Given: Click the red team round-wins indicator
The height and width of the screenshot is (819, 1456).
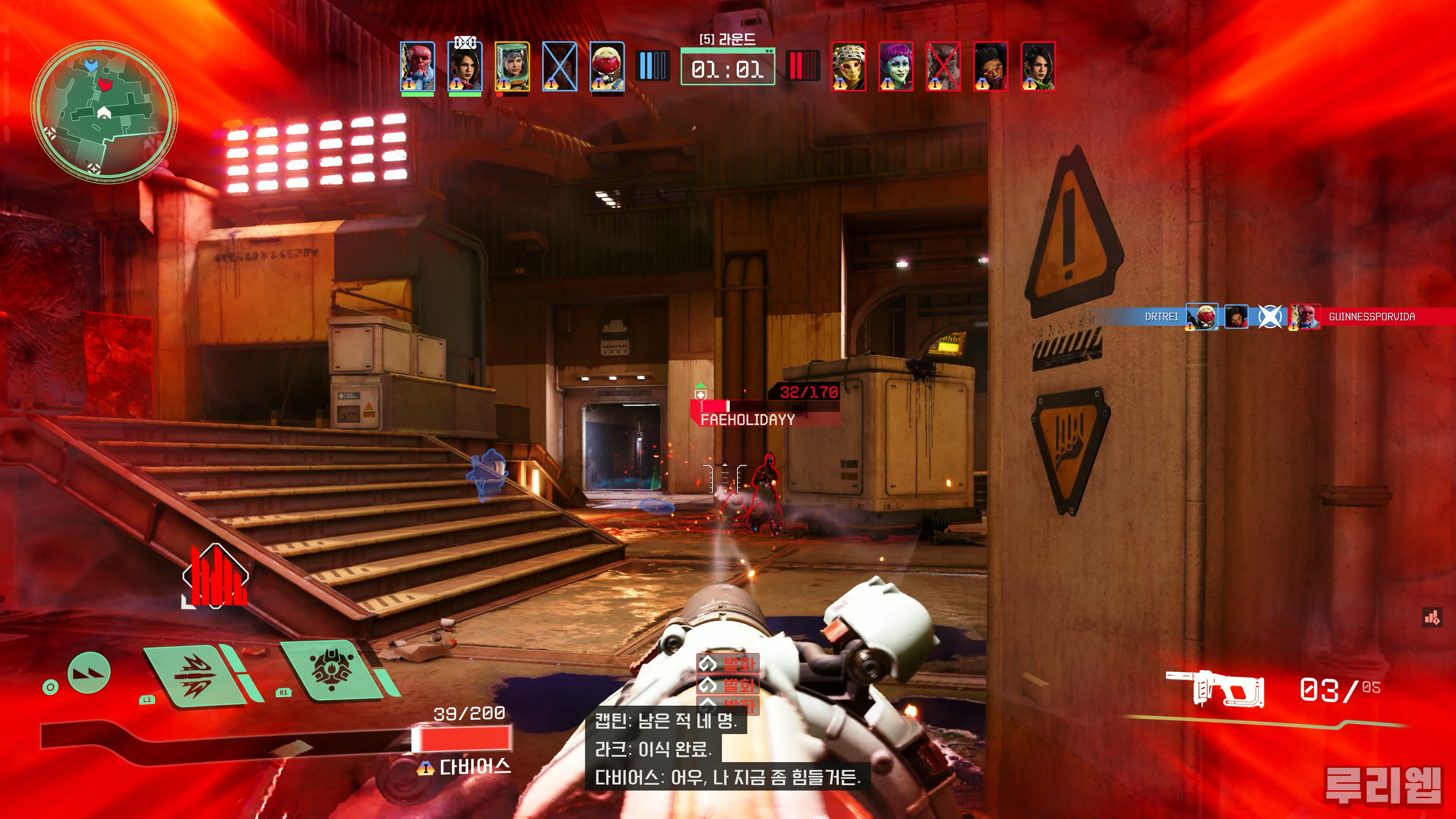Looking at the screenshot, I should pos(803,66).
